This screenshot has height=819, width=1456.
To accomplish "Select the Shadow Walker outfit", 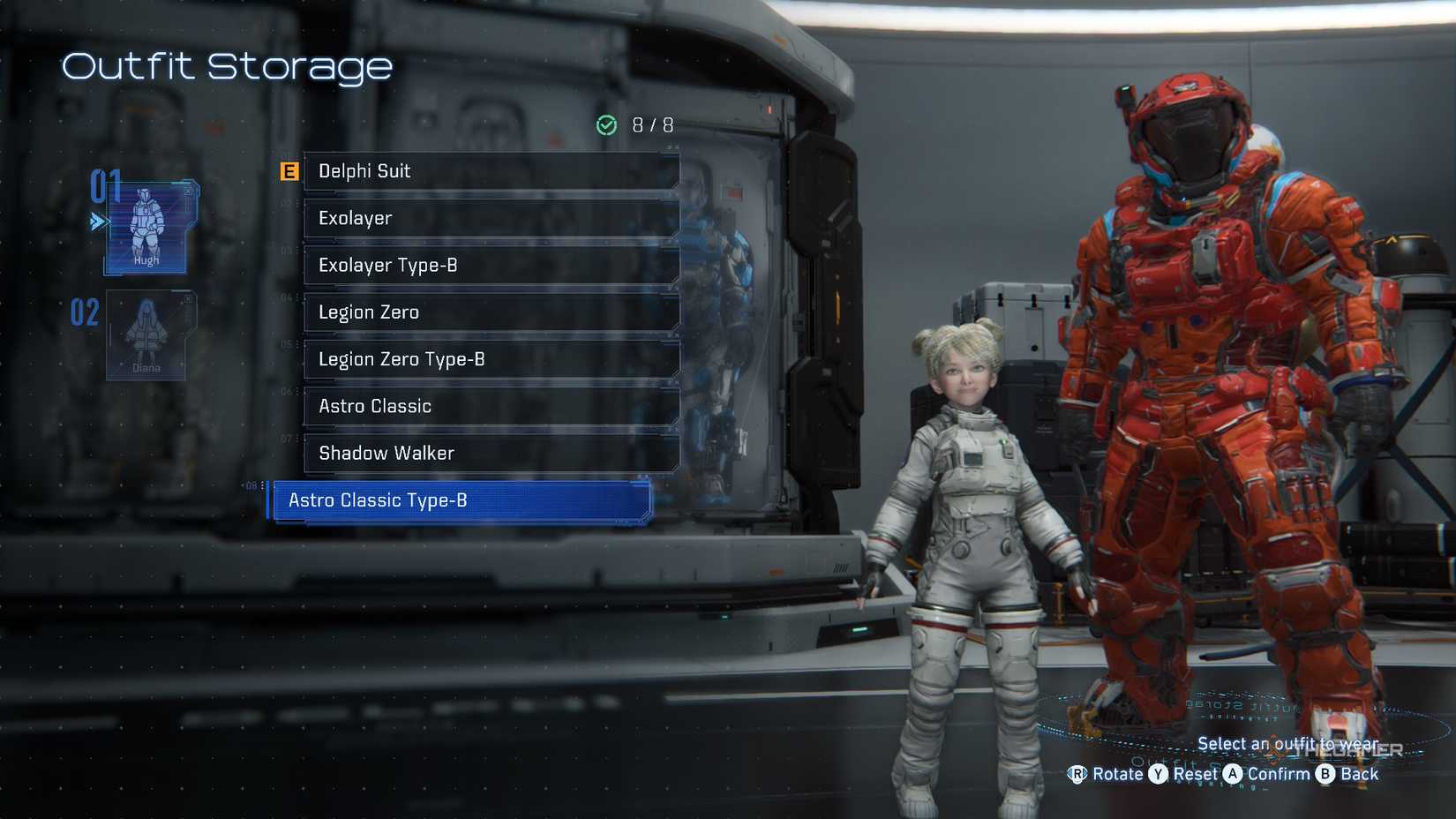I will (x=491, y=453).
